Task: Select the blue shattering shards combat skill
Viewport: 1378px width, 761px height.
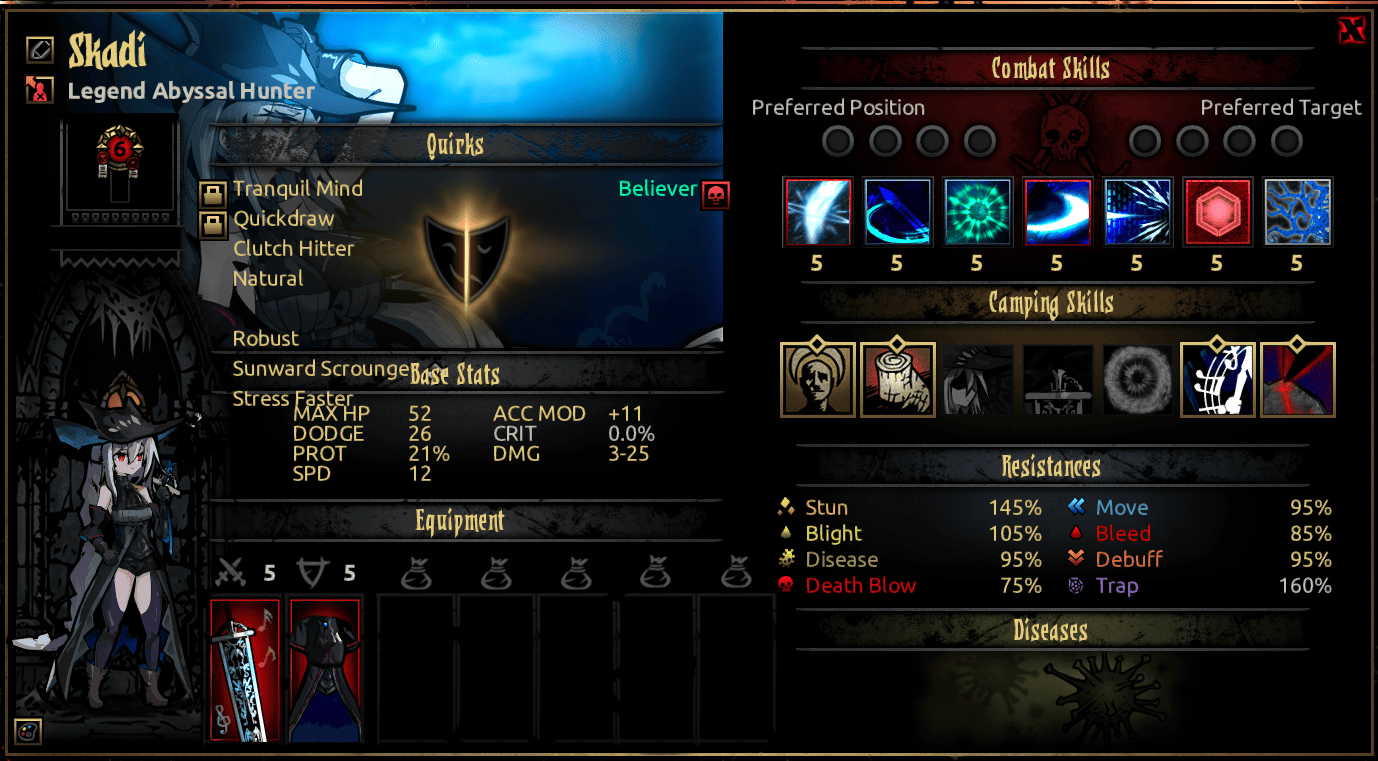Action: [x=1137, y=212]
